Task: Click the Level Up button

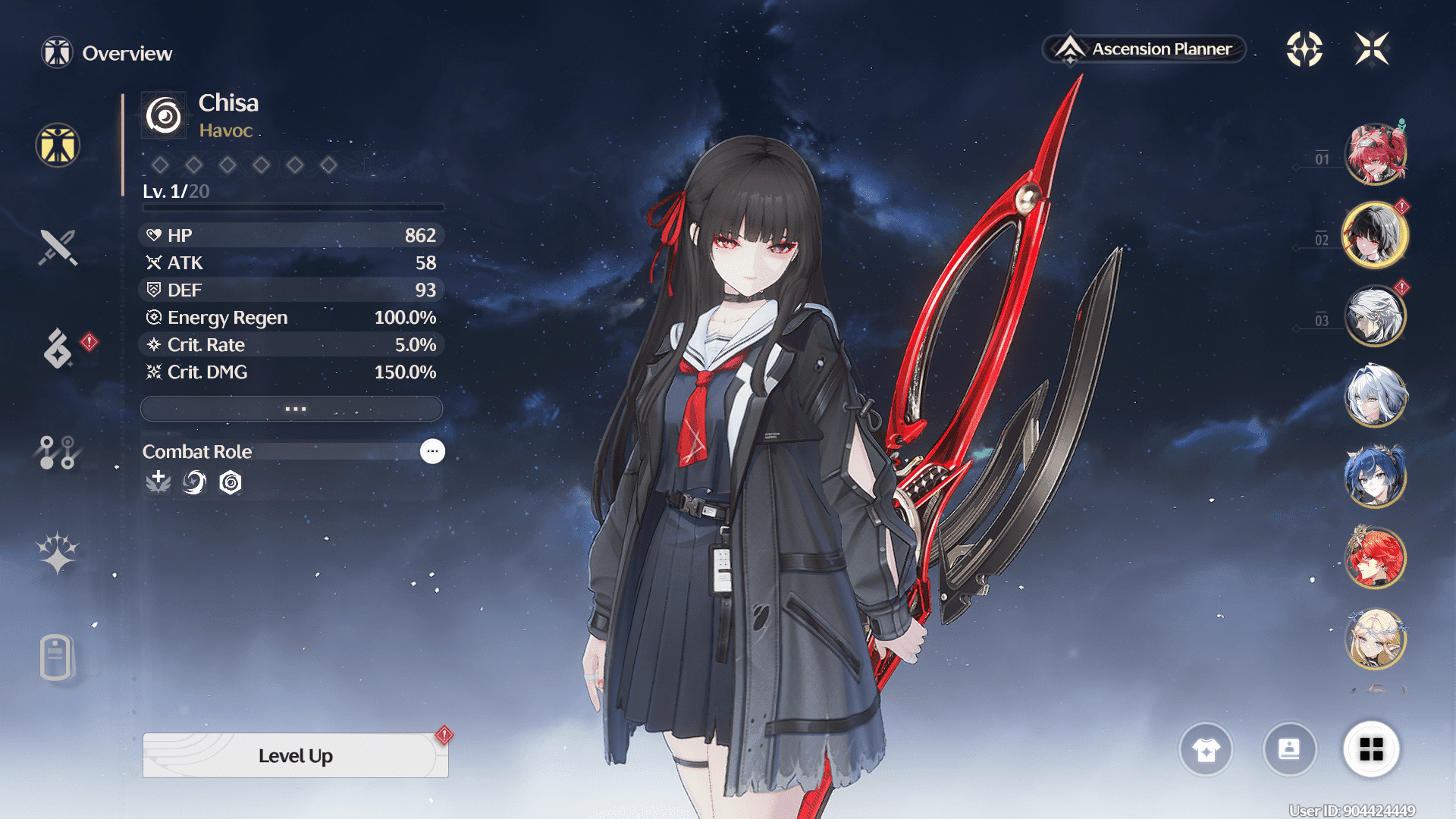Action: [x=295, y=755]
